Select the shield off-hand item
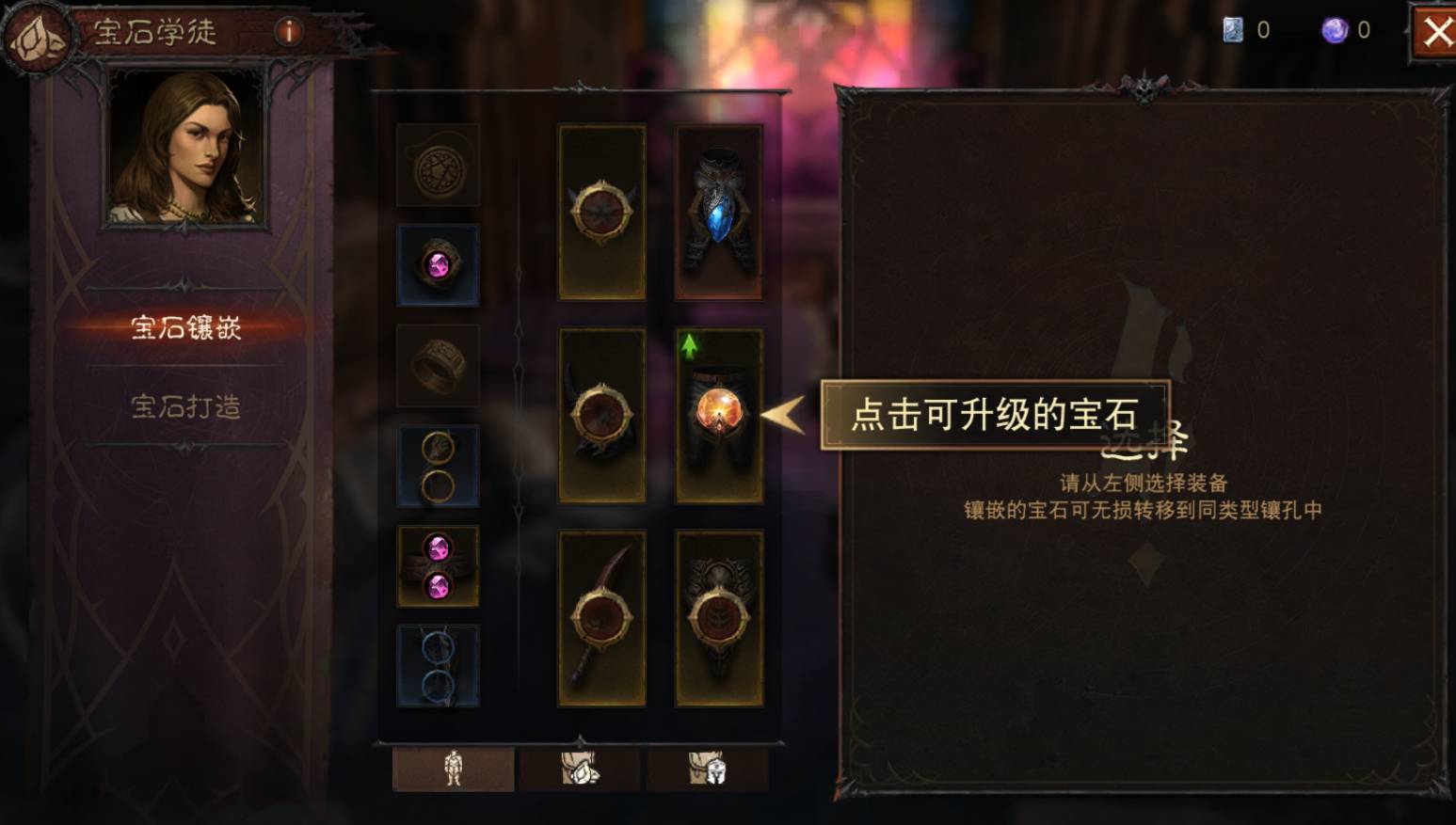Viewport: 1456px width, 825px height. (x=718, y=616)
